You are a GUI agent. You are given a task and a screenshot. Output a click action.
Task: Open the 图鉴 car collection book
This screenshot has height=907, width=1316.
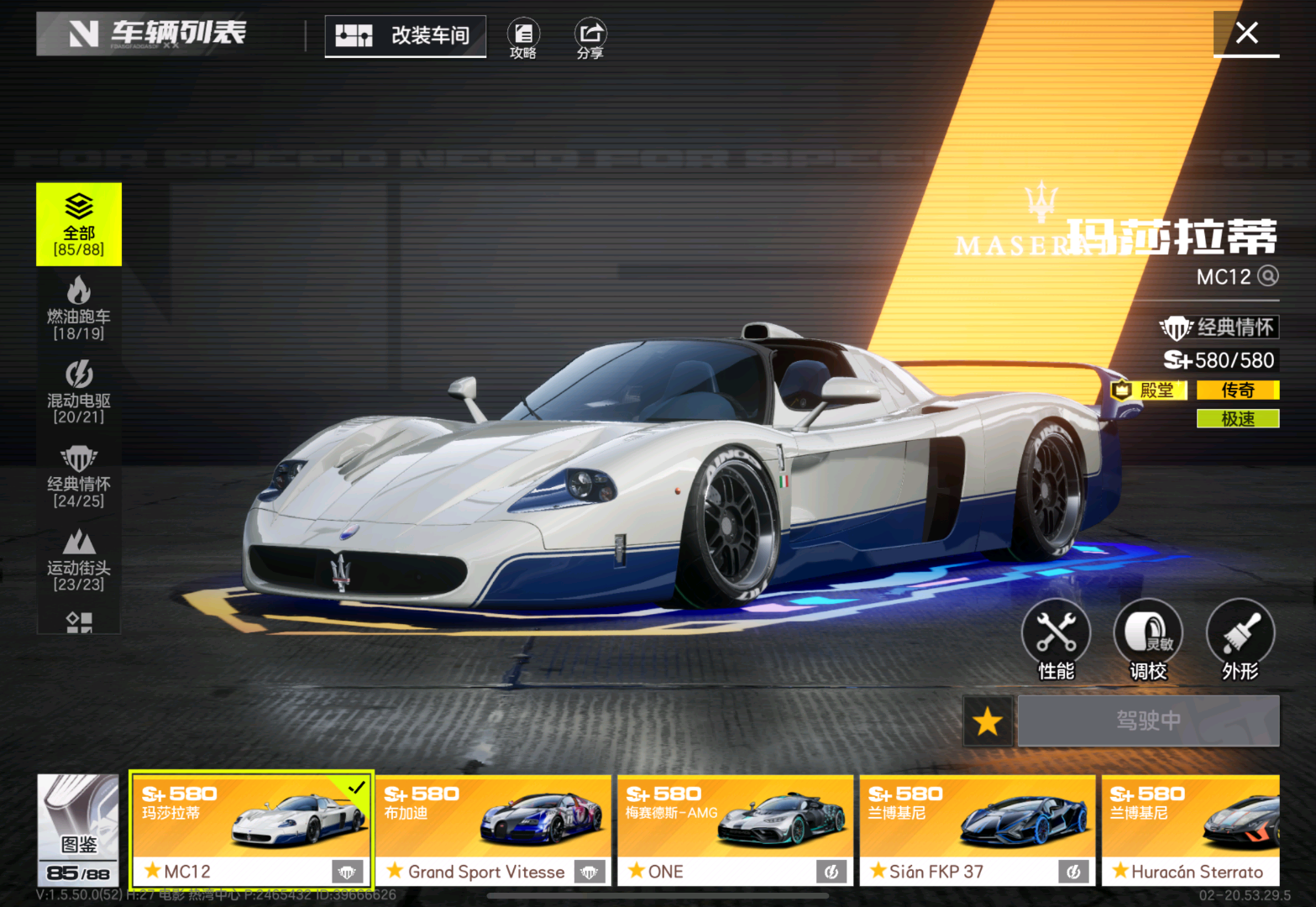pos(78,829)
